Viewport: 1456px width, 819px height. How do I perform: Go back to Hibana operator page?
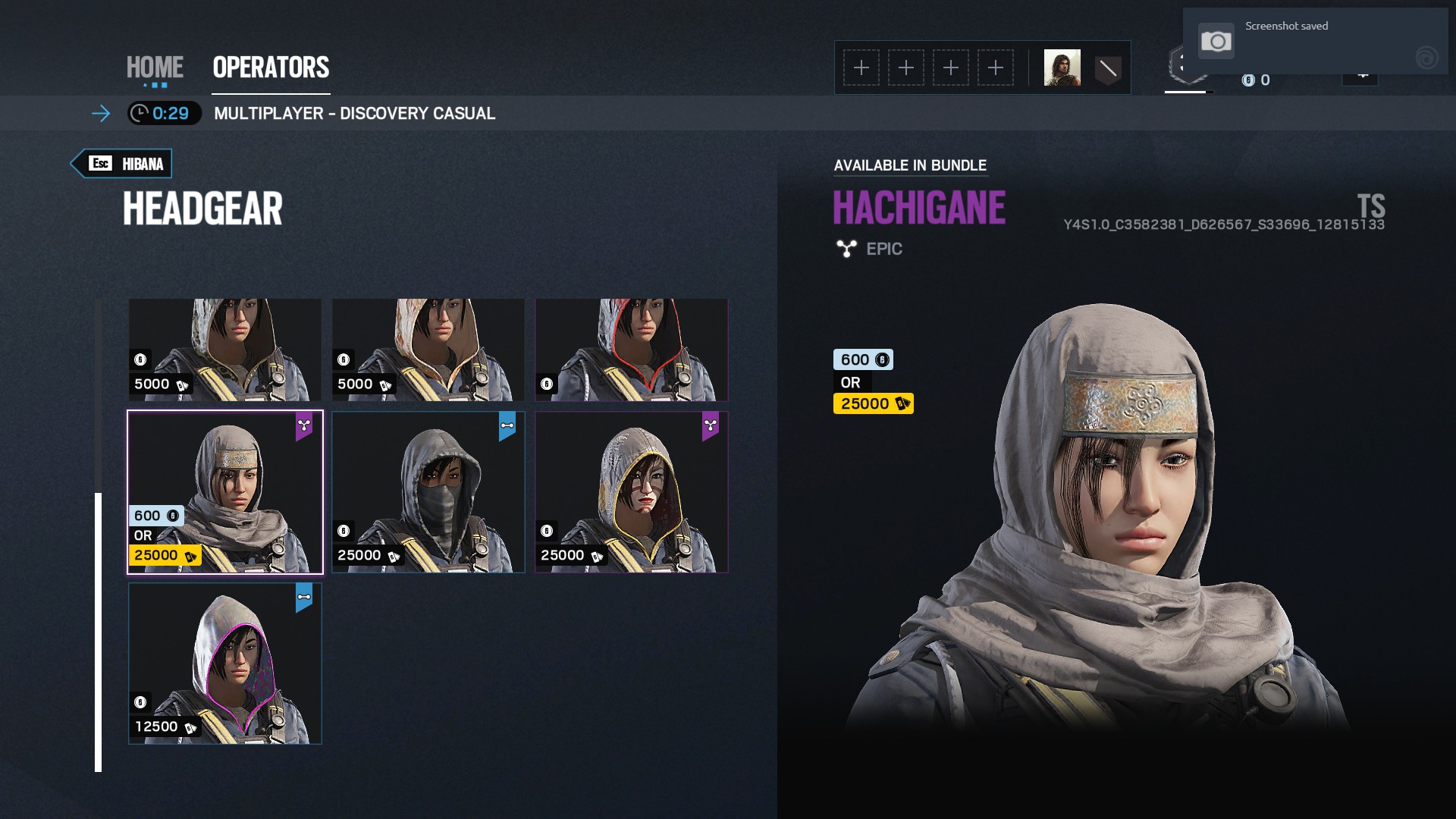122,164
